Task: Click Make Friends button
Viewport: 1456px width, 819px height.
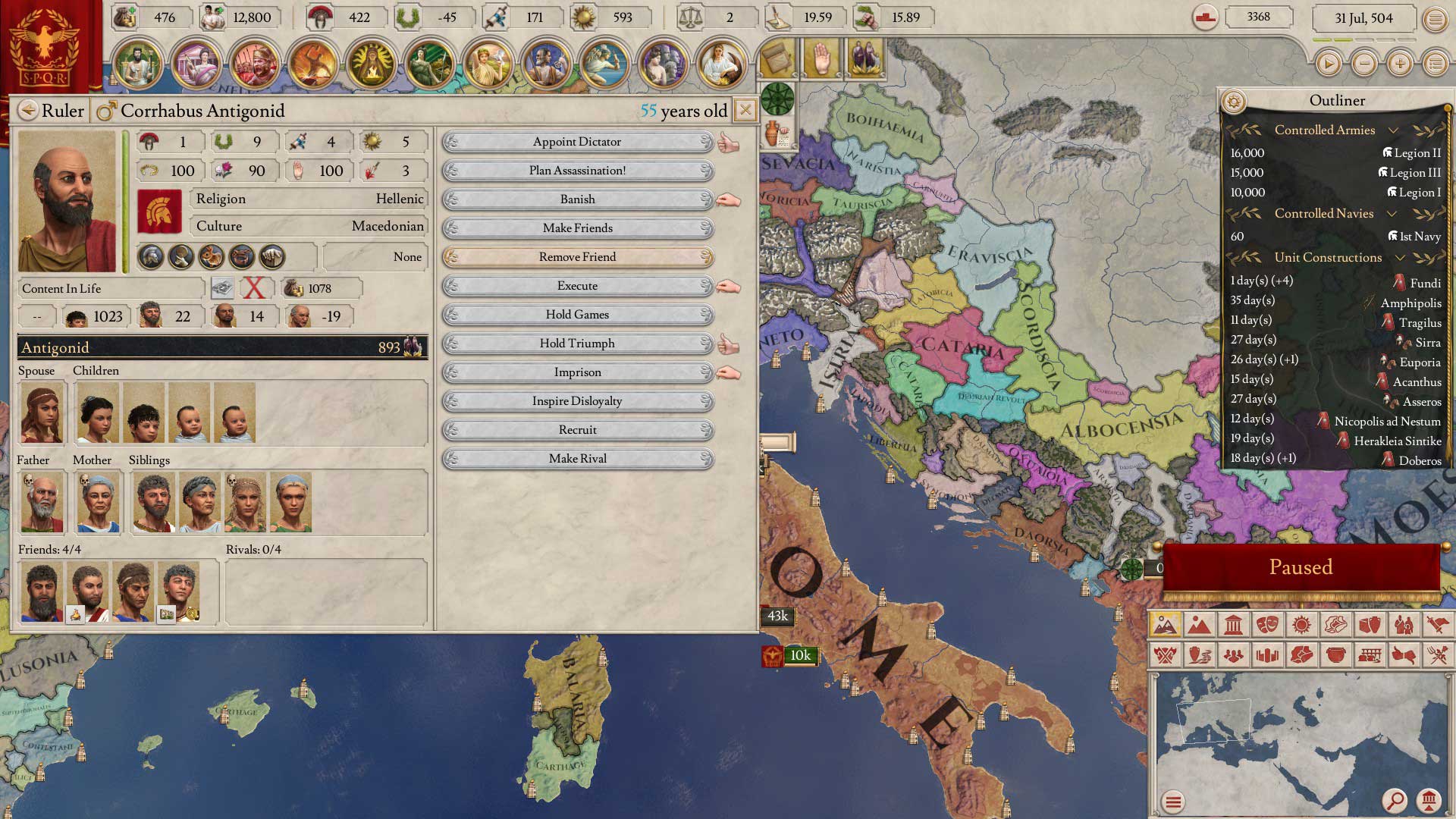Action: (x=577, y=228)
